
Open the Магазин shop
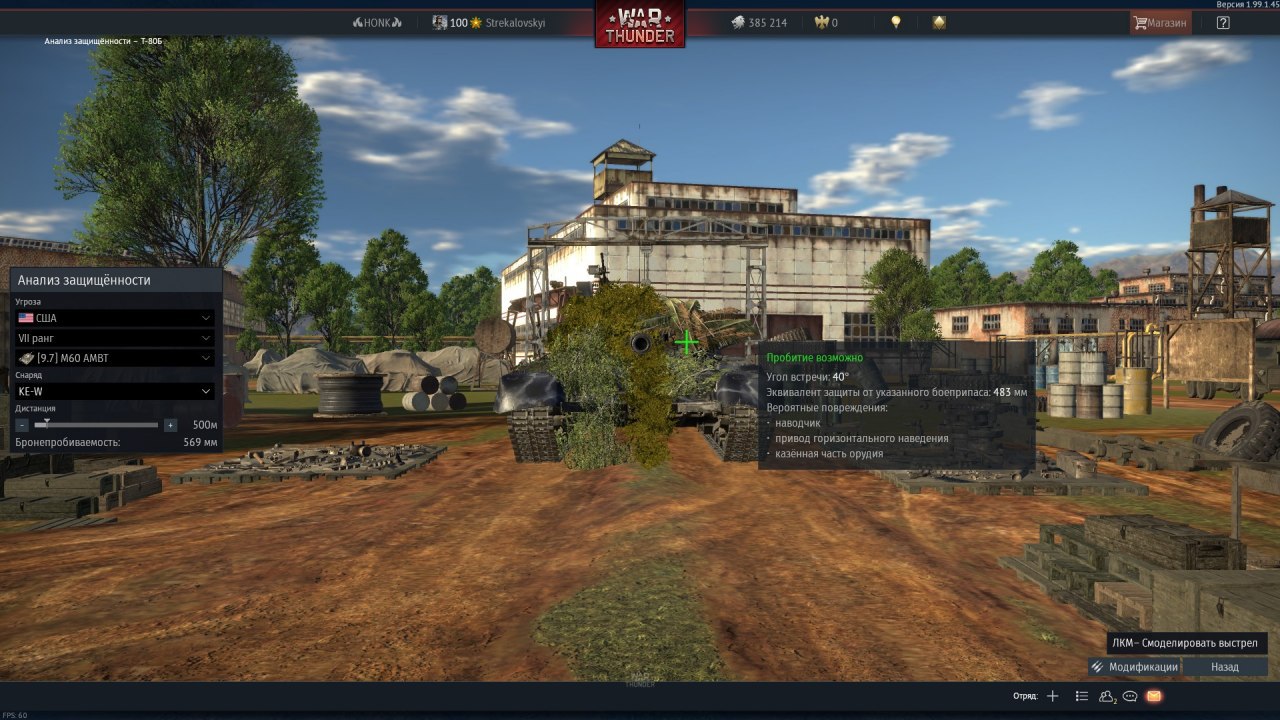point(1160,22)
